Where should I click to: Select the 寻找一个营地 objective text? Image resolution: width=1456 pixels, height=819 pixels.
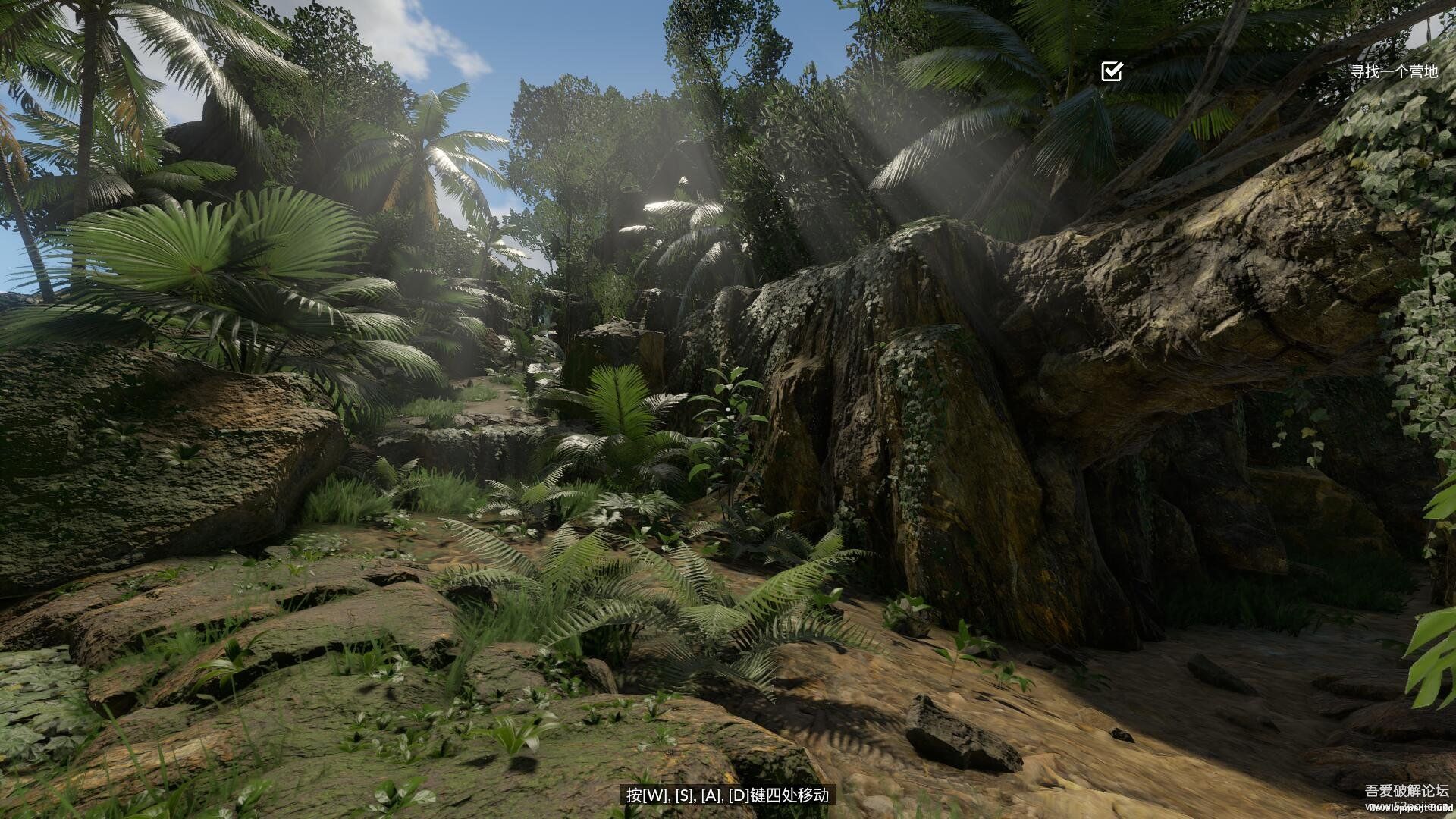[1394, 71]
